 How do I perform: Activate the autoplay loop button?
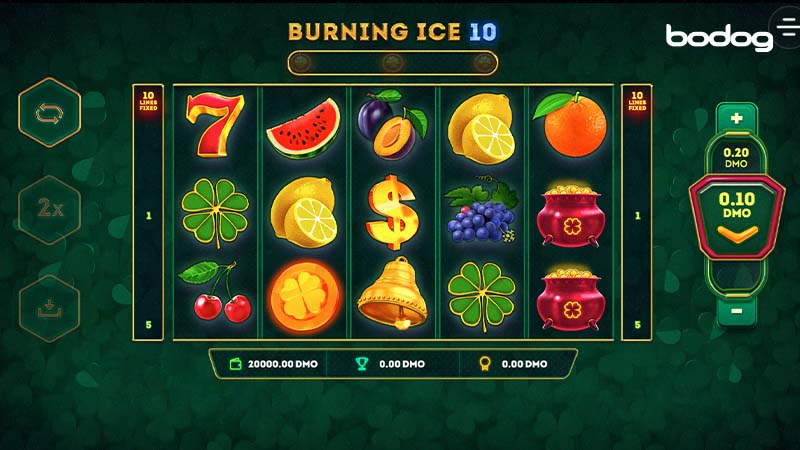49,113
